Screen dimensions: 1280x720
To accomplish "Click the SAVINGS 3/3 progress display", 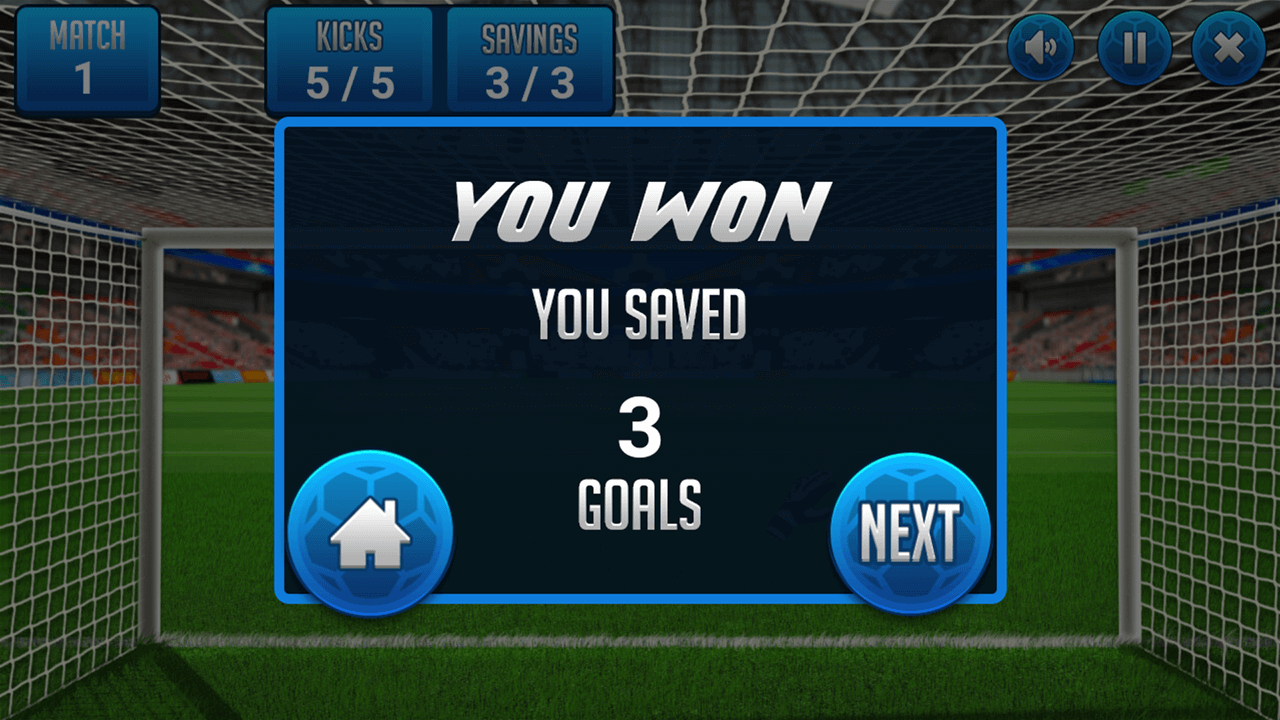I will (x=527, y=55).
